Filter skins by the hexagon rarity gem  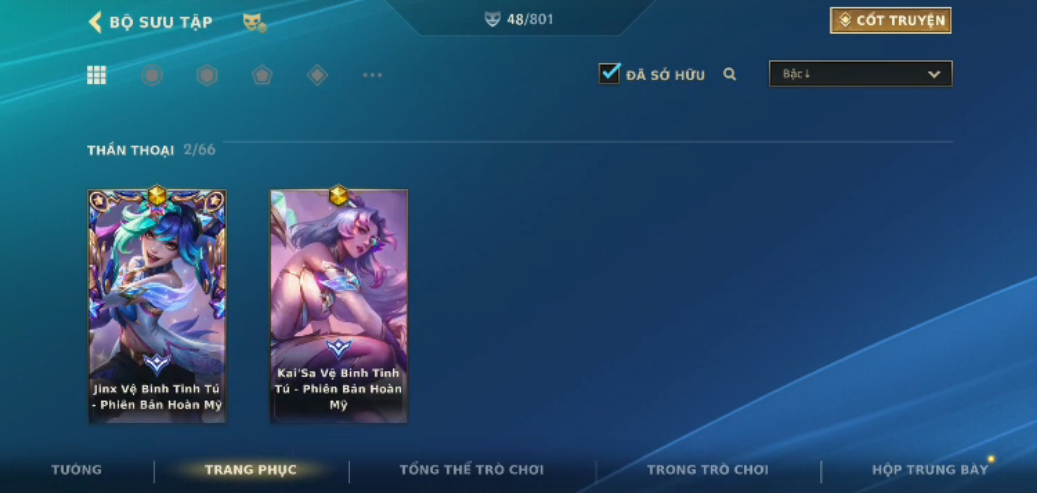click(207, 75)
